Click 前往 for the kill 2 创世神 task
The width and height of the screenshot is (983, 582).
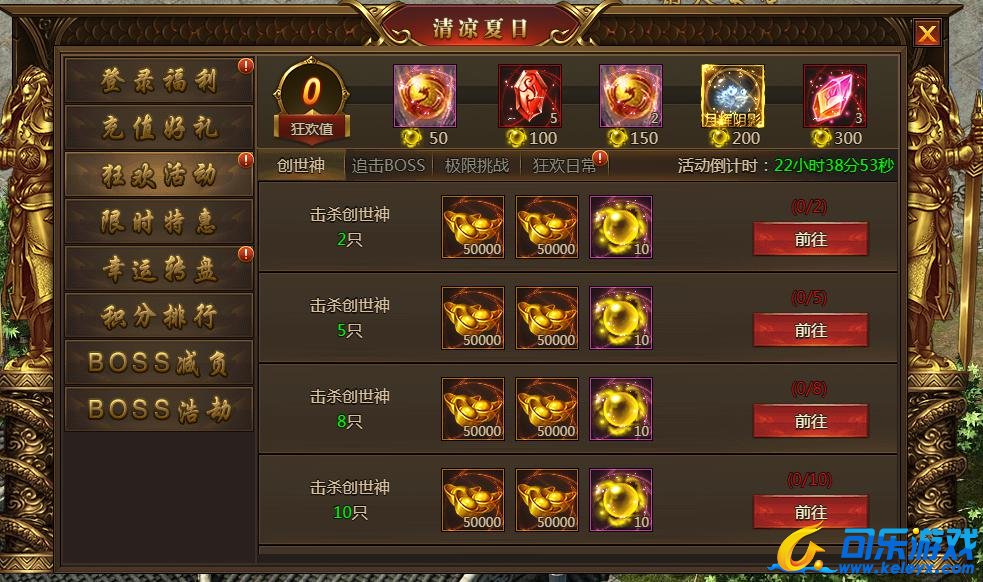810,240
